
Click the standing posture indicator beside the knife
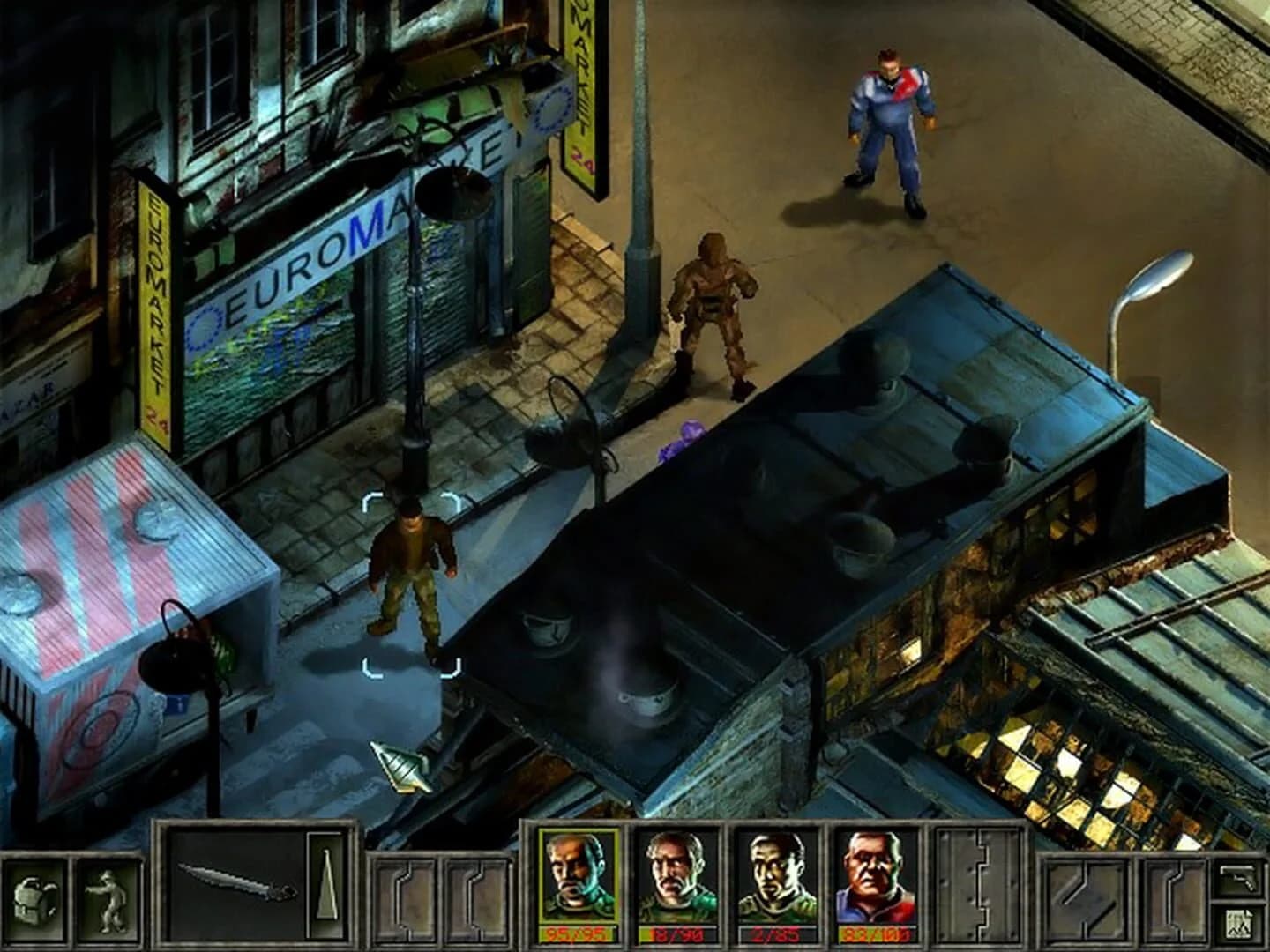(326, 886)
